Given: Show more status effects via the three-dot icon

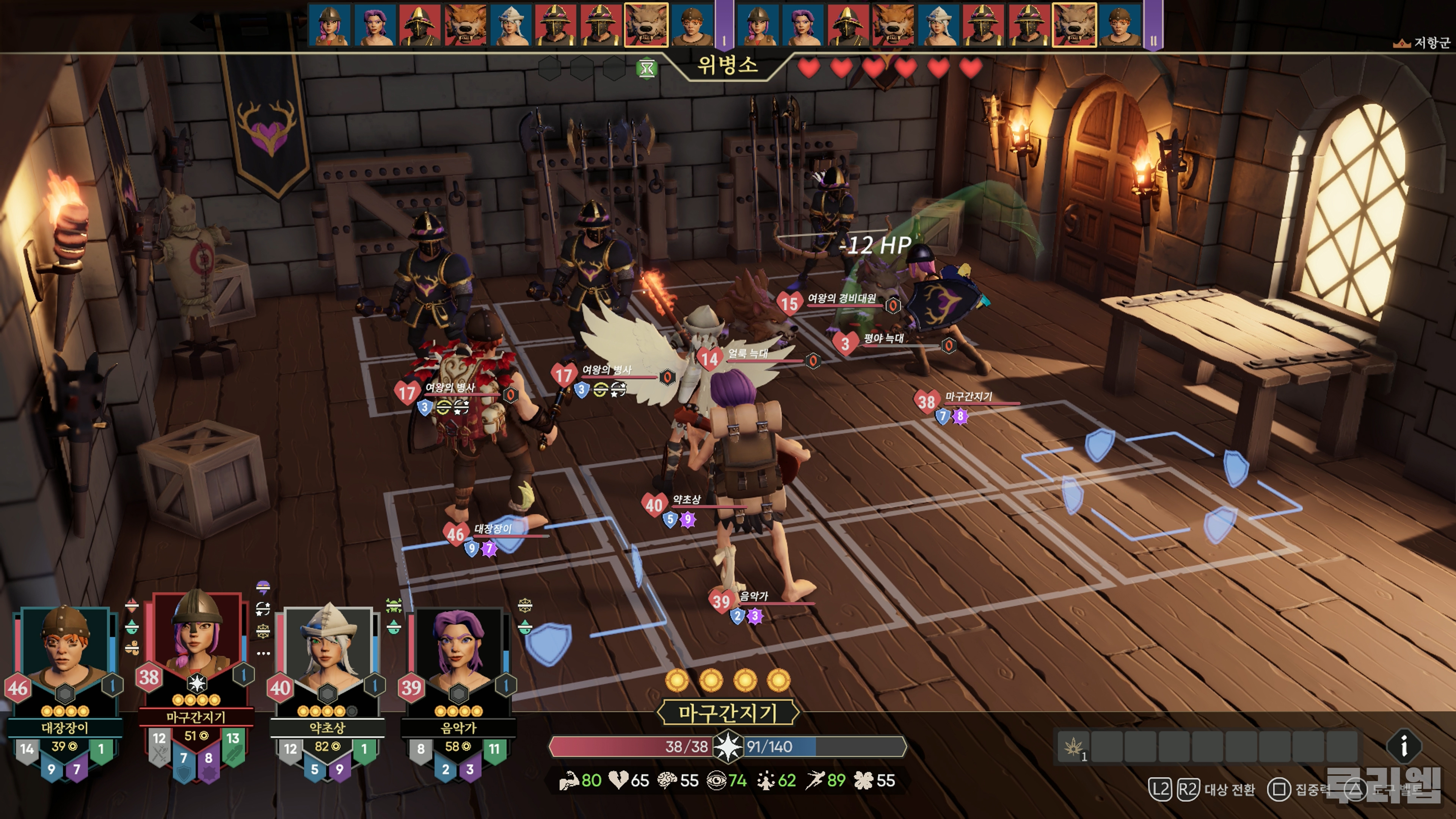Looking at the screenshot, I should coord(264,653).
